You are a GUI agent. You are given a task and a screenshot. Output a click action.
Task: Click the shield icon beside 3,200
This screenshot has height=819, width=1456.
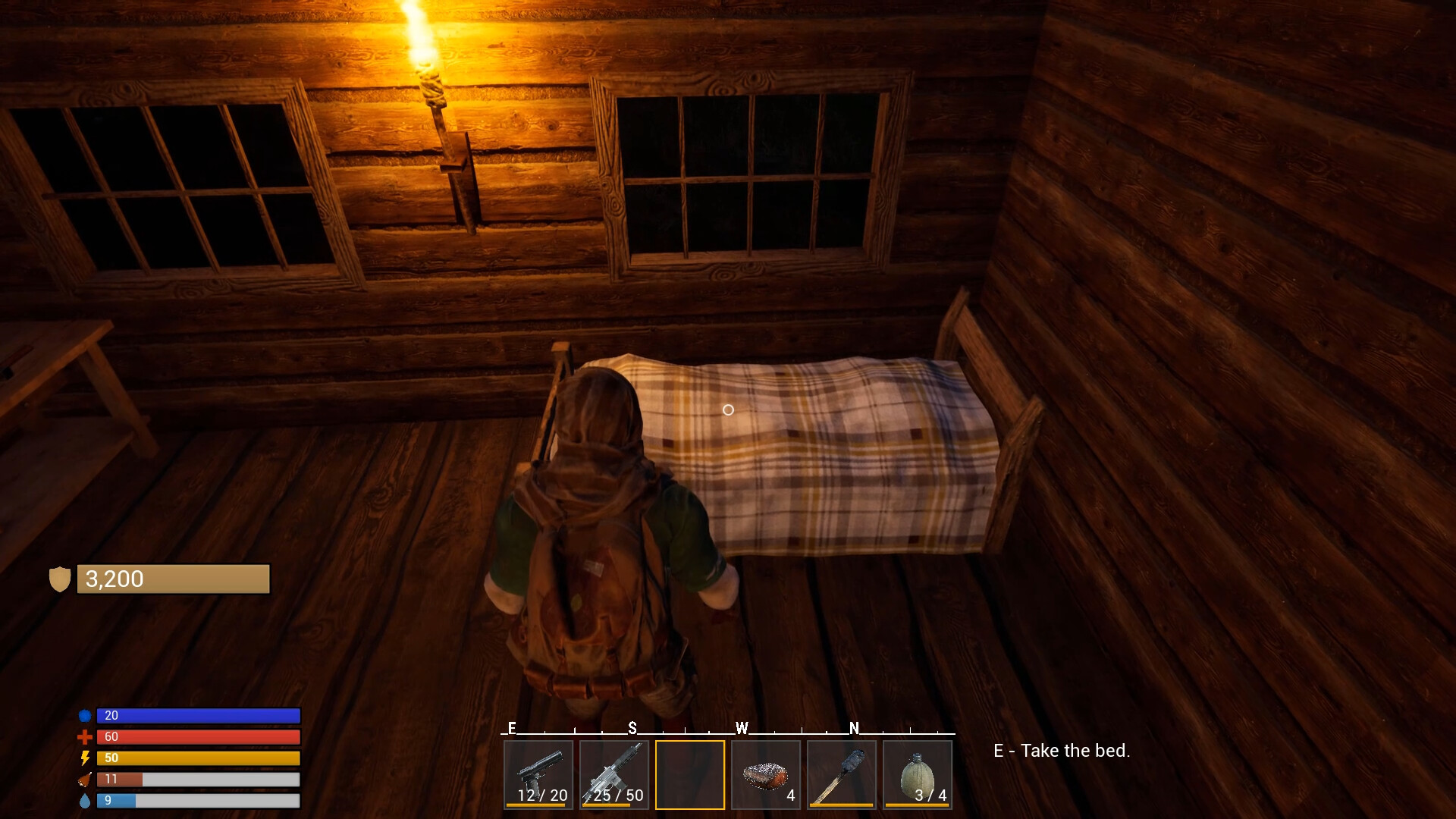(x=61, y=579)
